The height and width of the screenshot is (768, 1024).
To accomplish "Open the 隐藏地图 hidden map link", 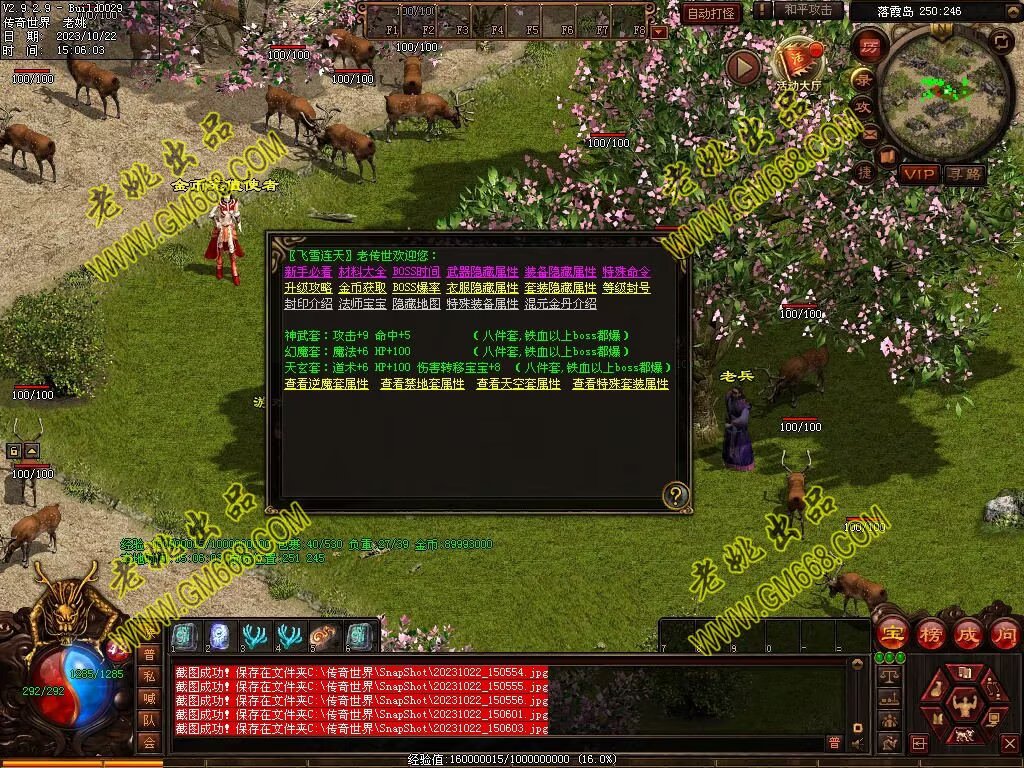I will pos(415,304).
